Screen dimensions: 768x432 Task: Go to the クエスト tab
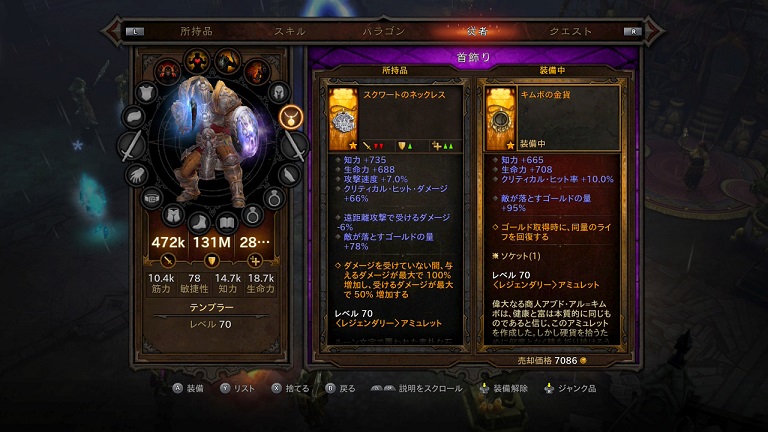point(571,31)
